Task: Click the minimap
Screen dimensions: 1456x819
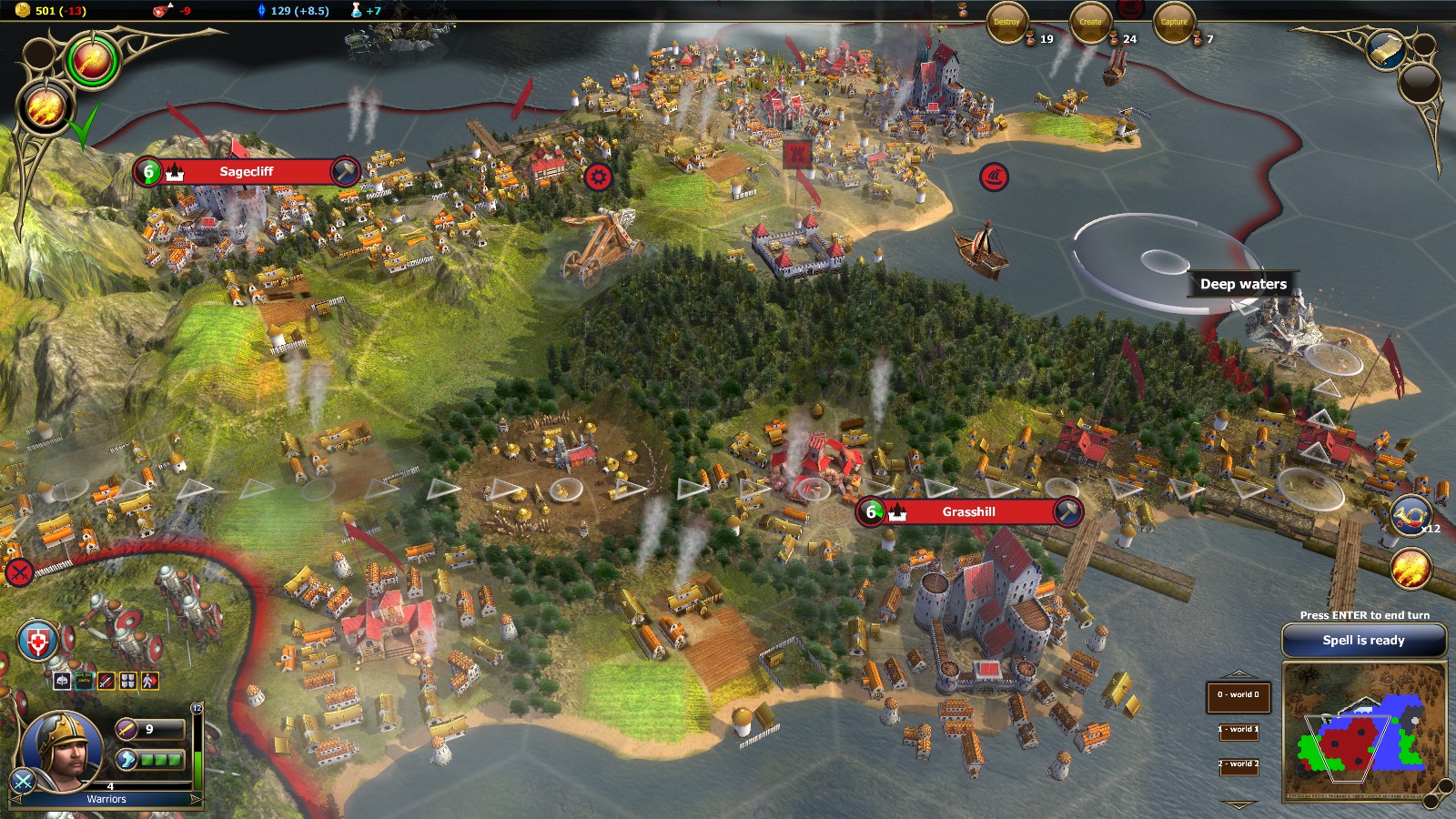Action: 1363,733
